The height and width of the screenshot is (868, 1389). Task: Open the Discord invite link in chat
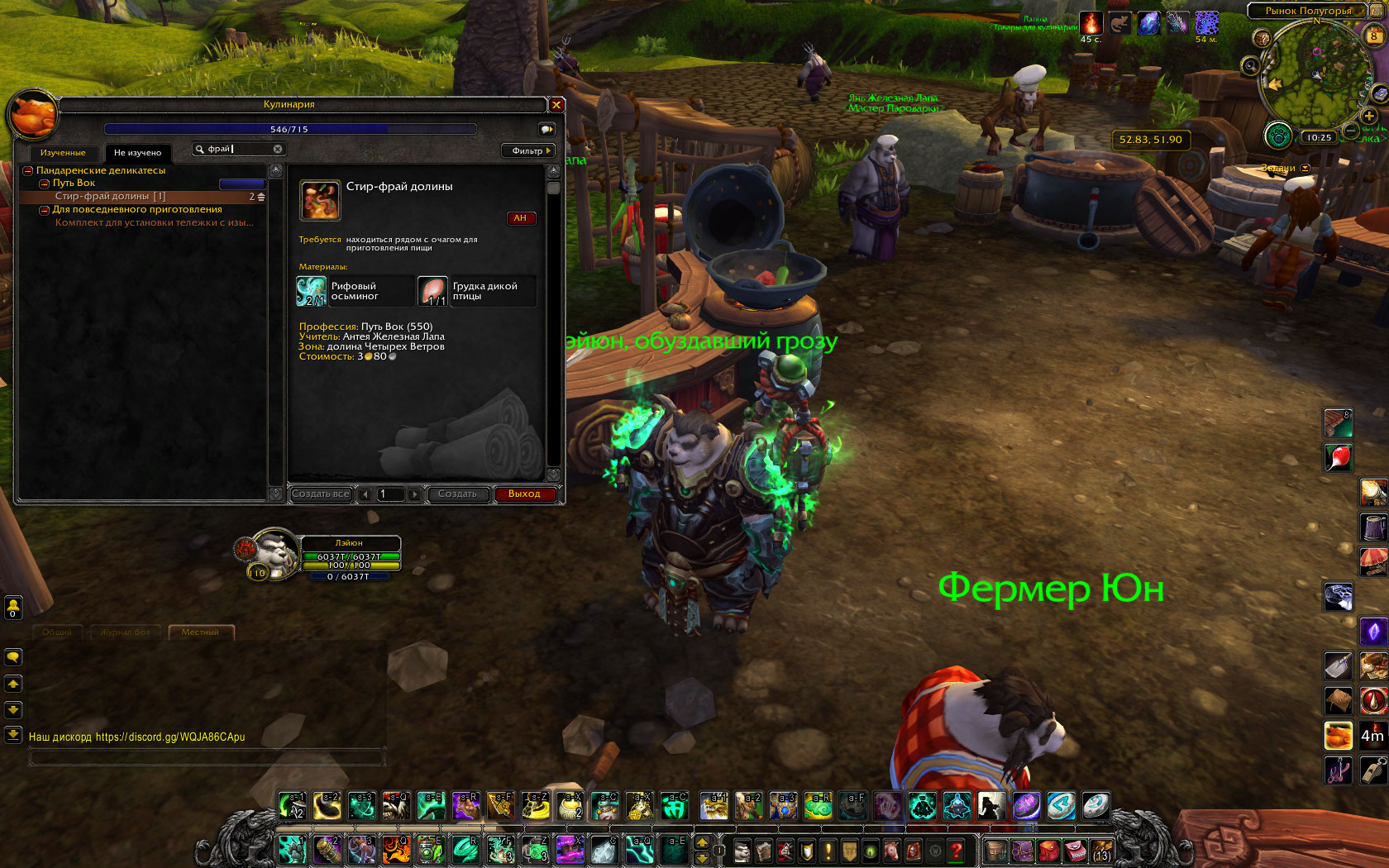(x=170, y=737)
